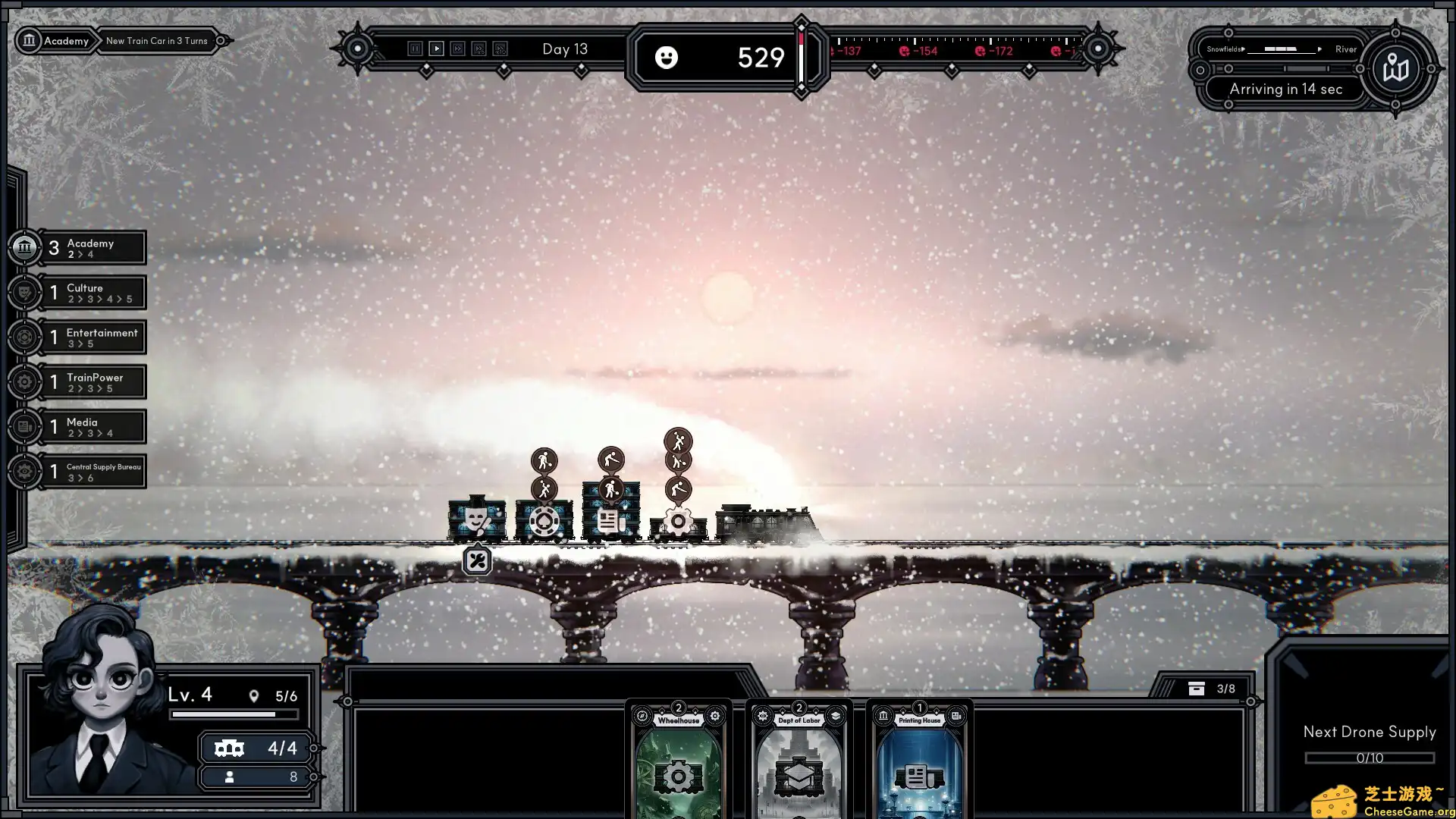Toggle normal play speed
The width and height of the screenshot is (1456, 819).
(437, 49)
